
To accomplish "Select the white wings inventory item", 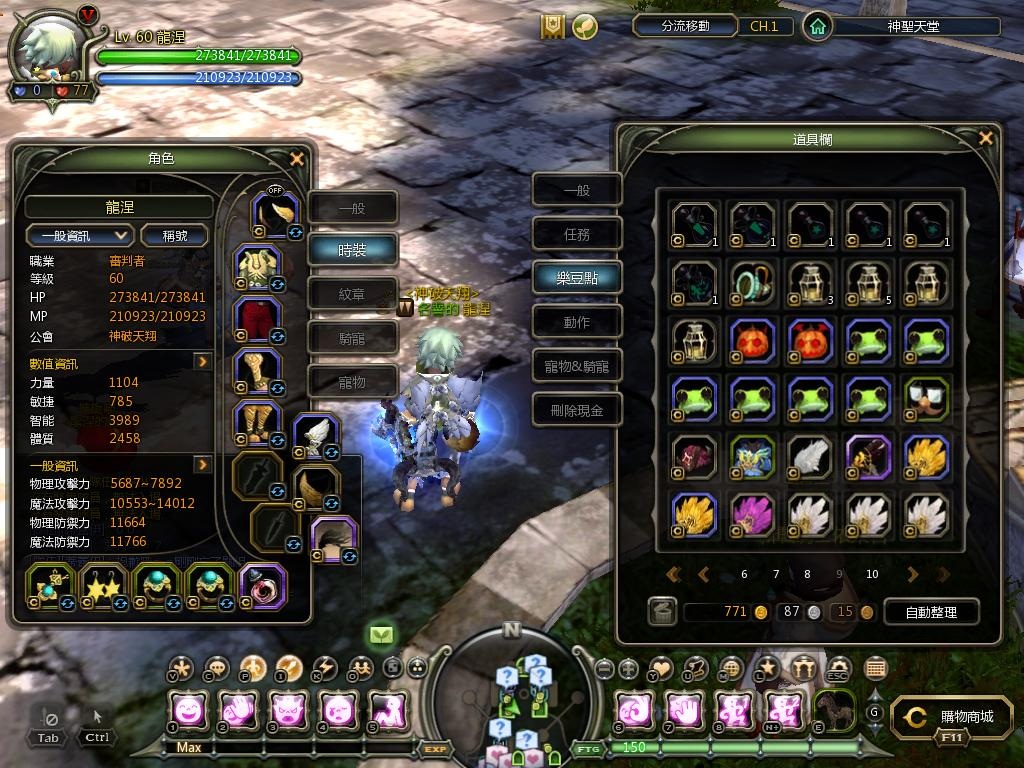I will pyautogui.click(x=811, y=456).
